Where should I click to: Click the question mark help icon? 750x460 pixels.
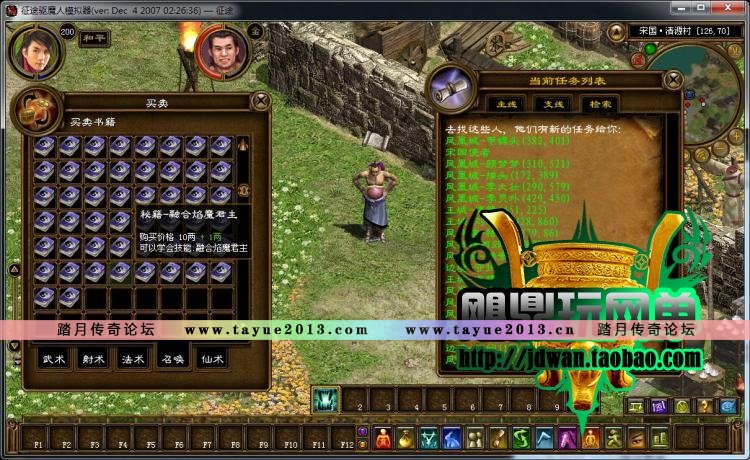tap(706, 407)
